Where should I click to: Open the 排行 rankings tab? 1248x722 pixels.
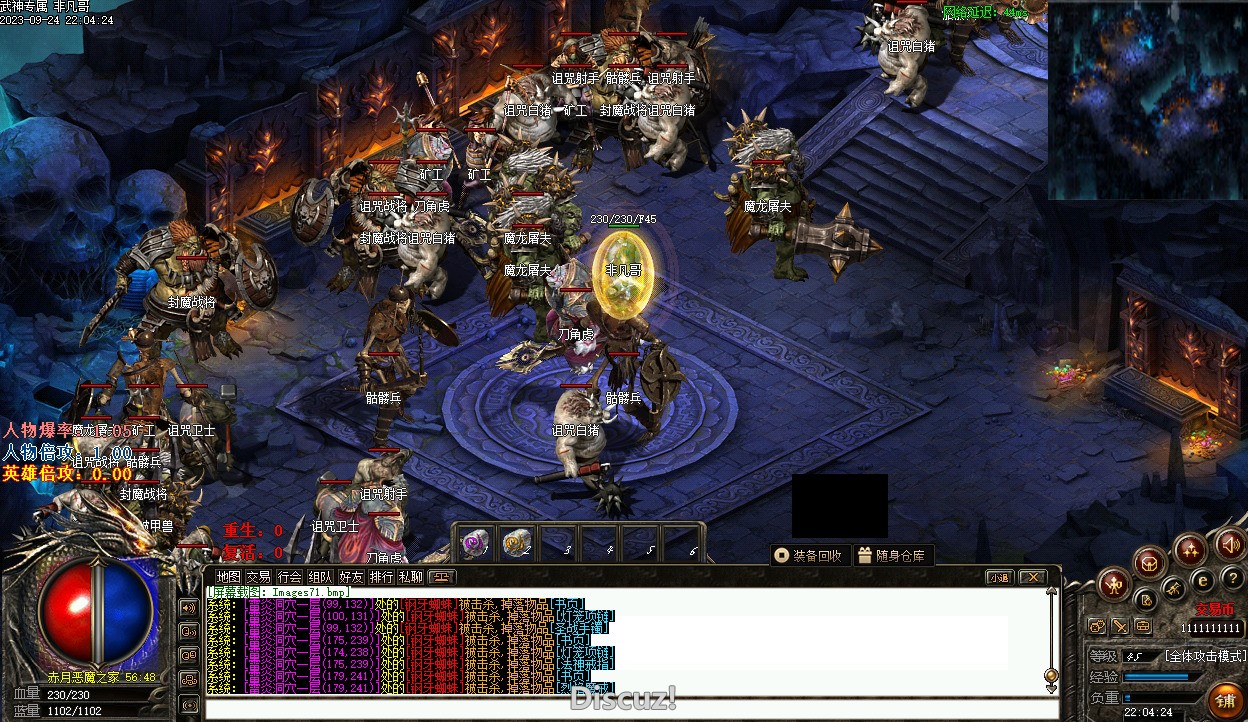tap(381, 577)
